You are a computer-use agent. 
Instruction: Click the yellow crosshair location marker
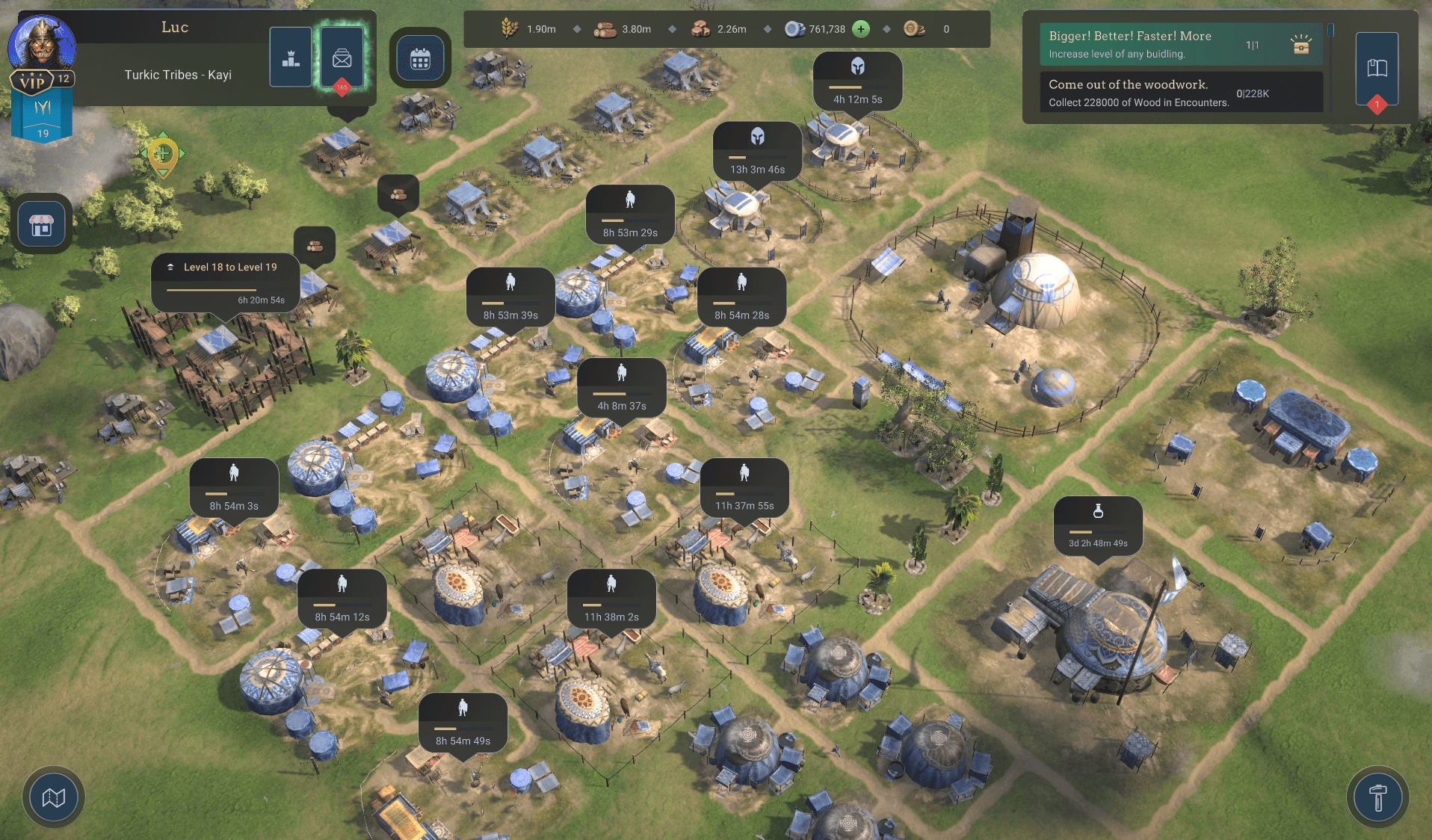162,154
